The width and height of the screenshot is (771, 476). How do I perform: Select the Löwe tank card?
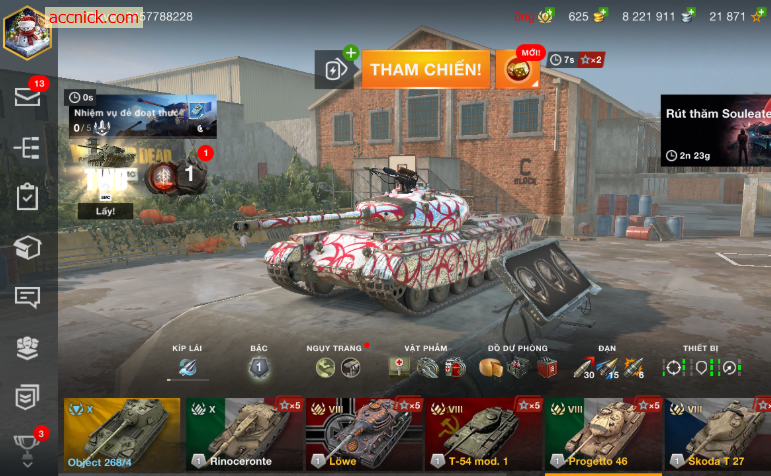click(364, 434)
